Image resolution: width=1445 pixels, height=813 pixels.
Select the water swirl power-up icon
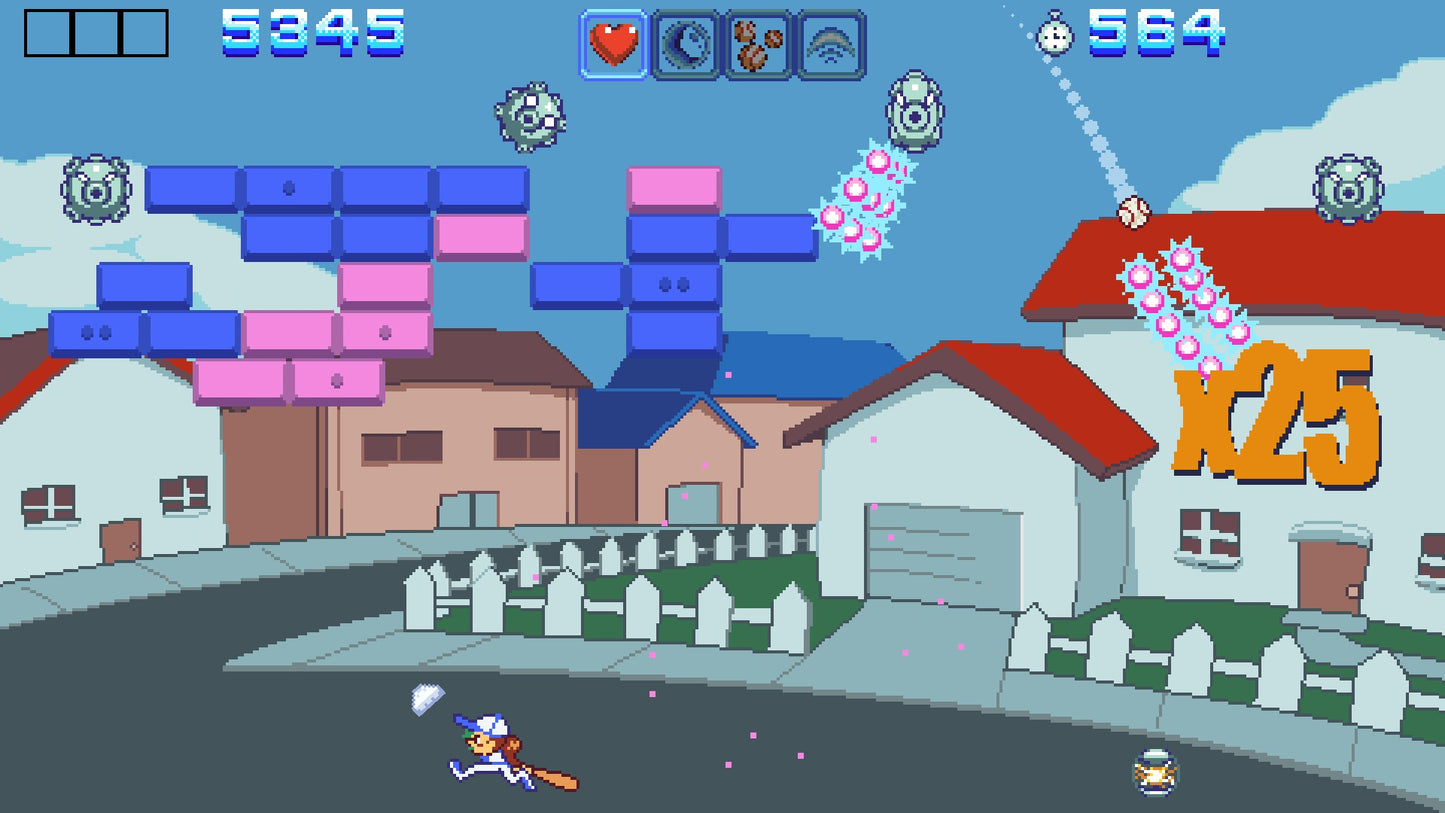click(x=686, y=42)
